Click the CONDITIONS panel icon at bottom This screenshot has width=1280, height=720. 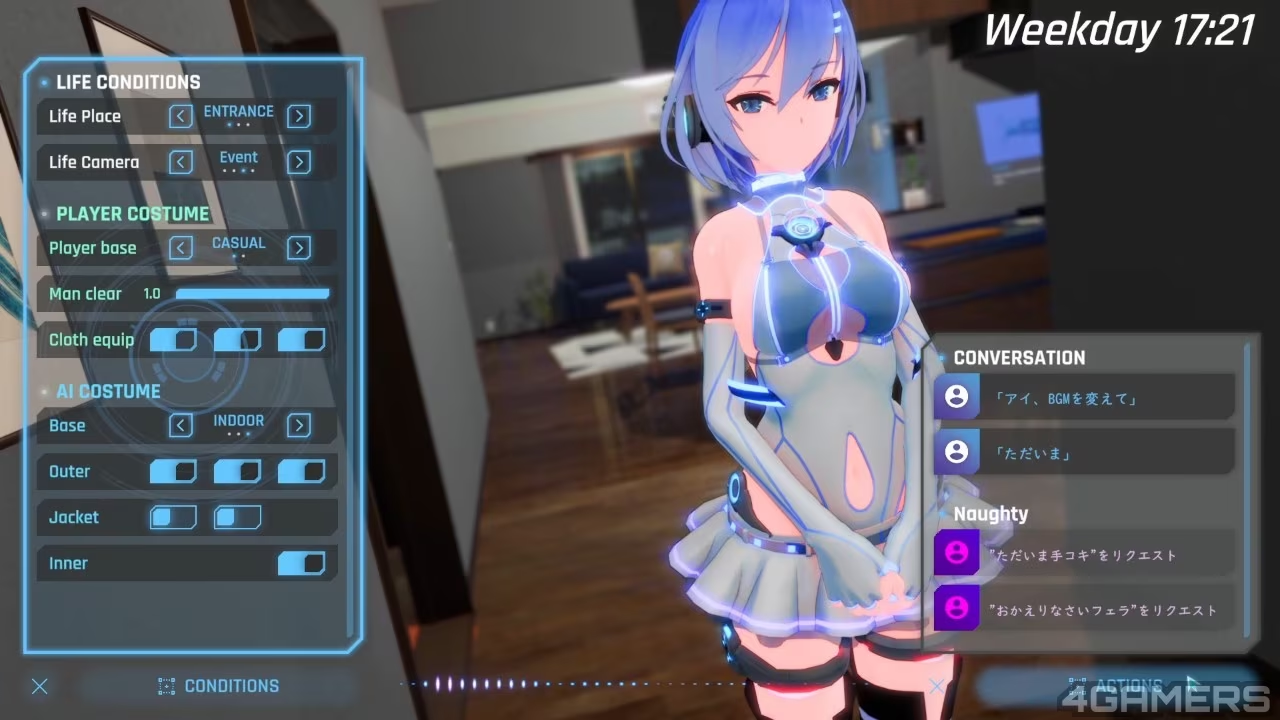(166, 686)
